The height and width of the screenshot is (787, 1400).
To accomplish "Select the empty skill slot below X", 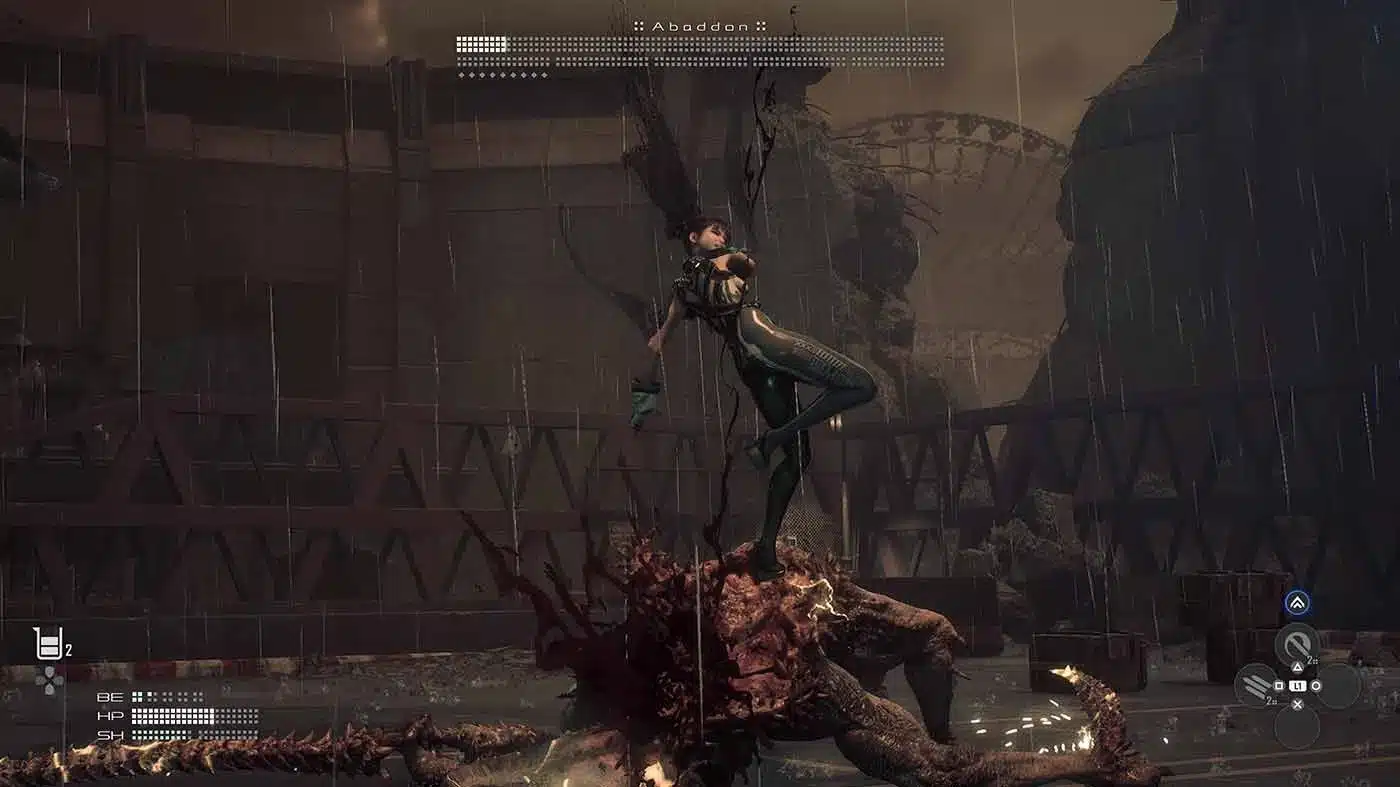I will tap(1298, 727).
